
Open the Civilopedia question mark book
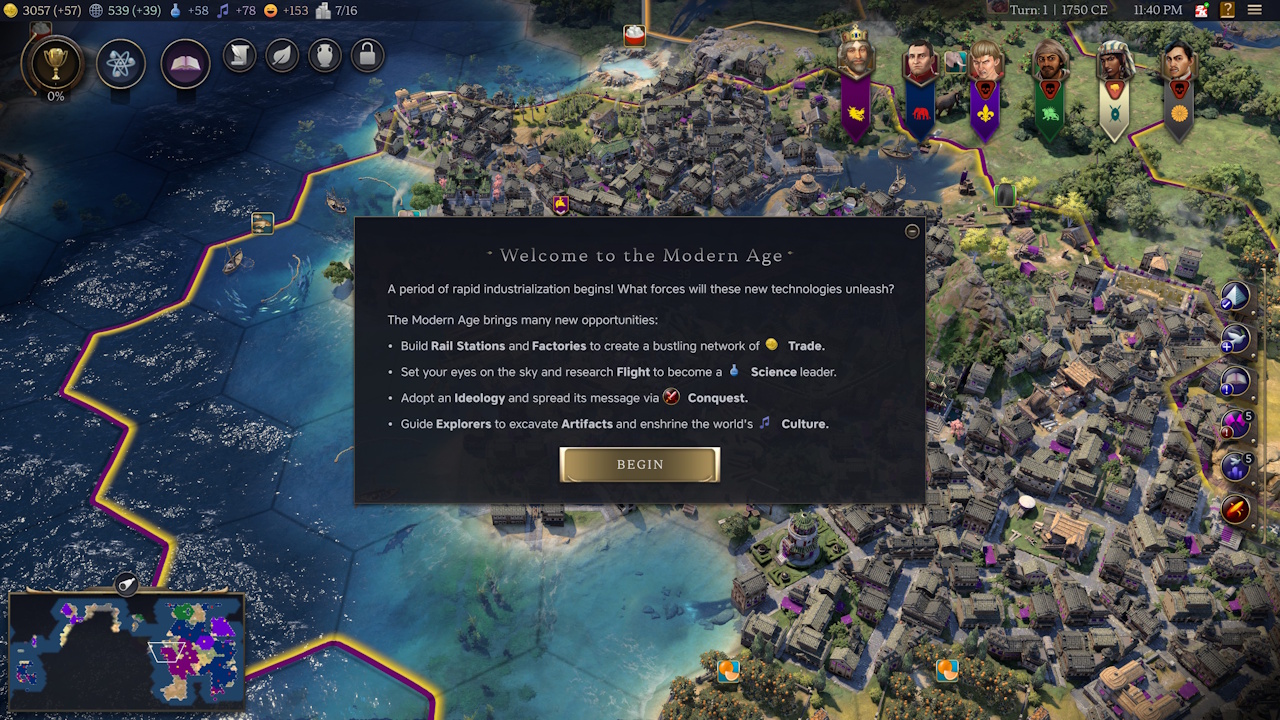click(x=1227, y=10)
